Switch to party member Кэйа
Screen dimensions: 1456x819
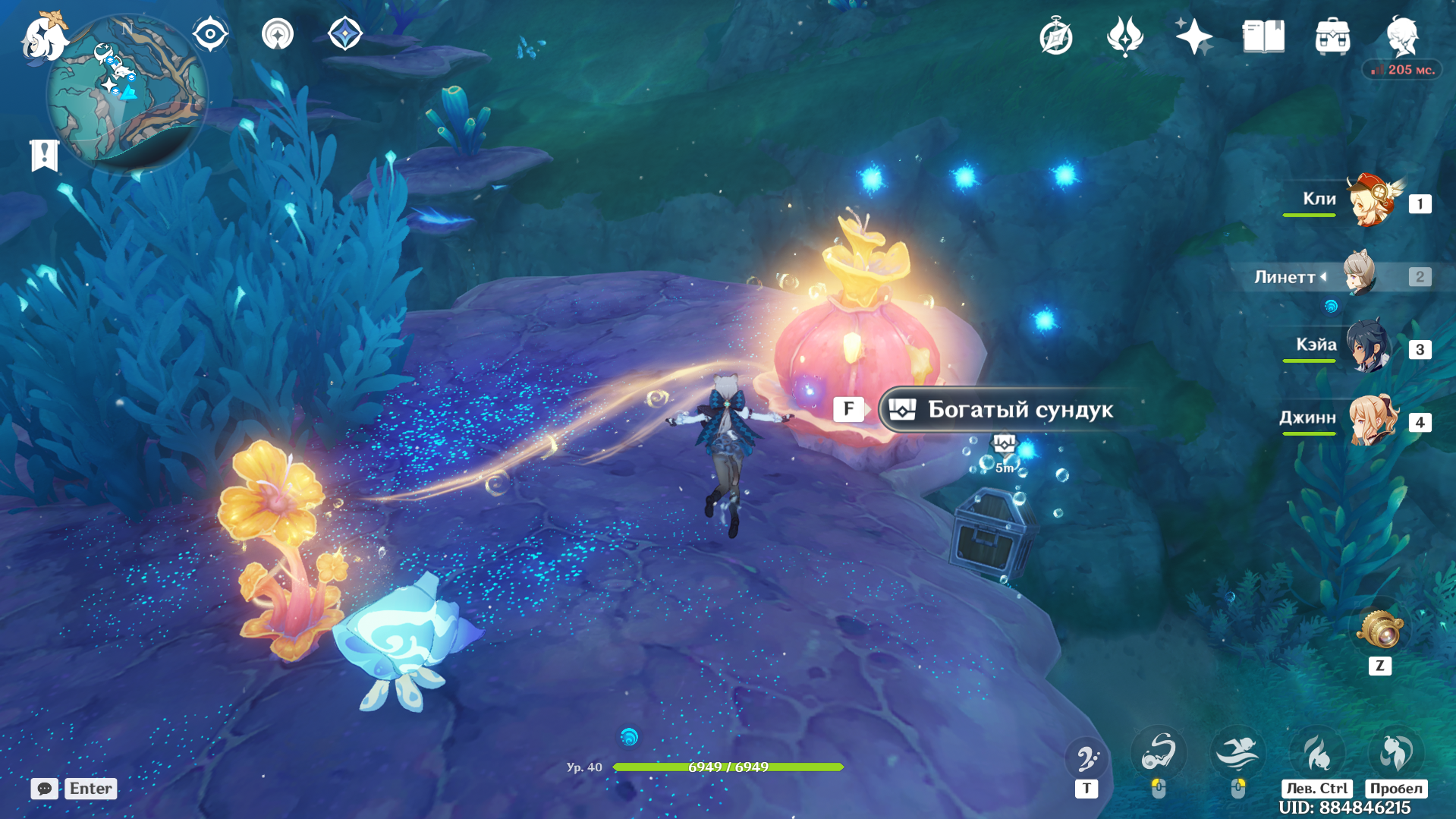click(1368, 348)
